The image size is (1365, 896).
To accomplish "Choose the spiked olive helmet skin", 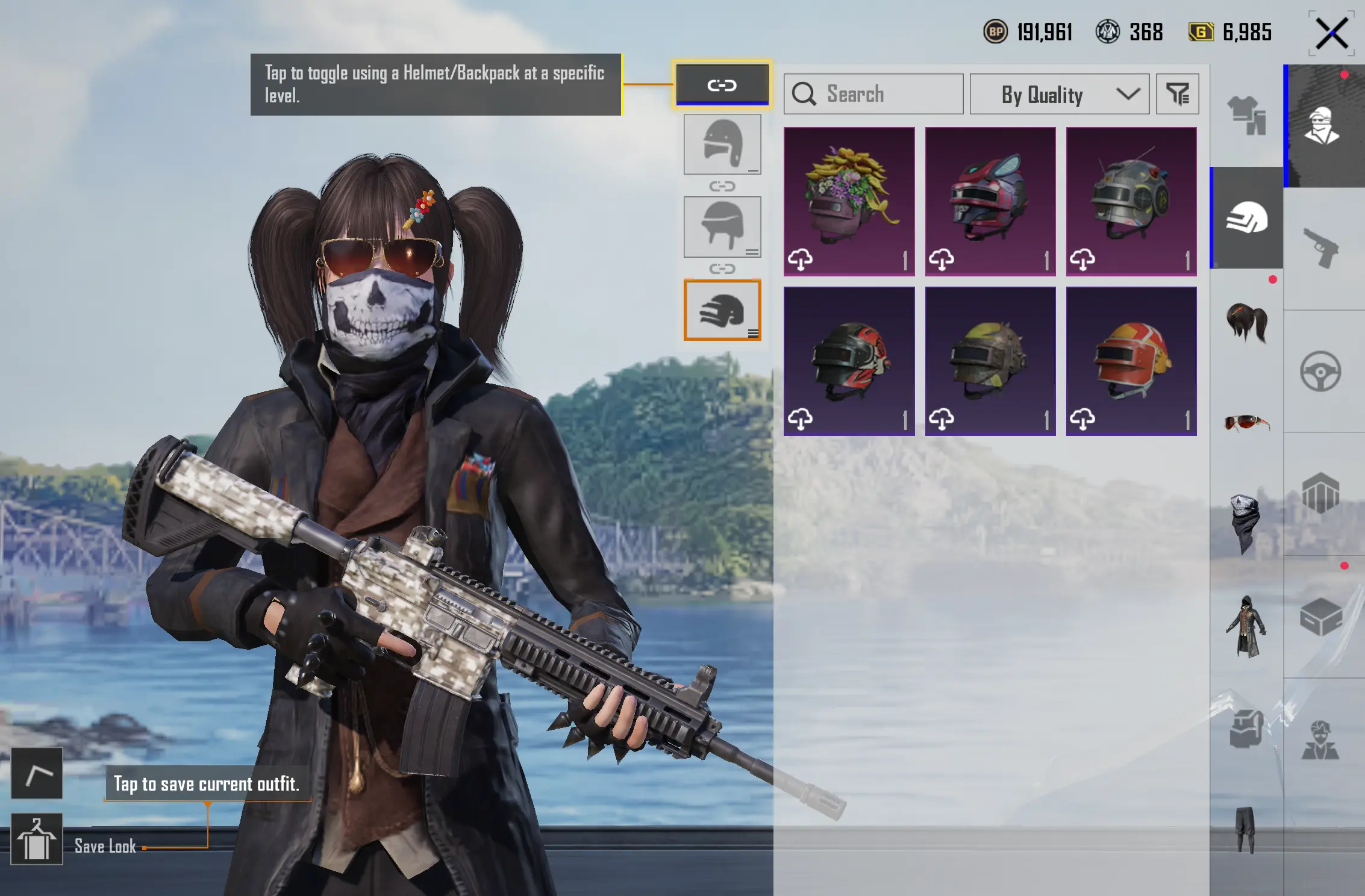I will click(990, 361).
